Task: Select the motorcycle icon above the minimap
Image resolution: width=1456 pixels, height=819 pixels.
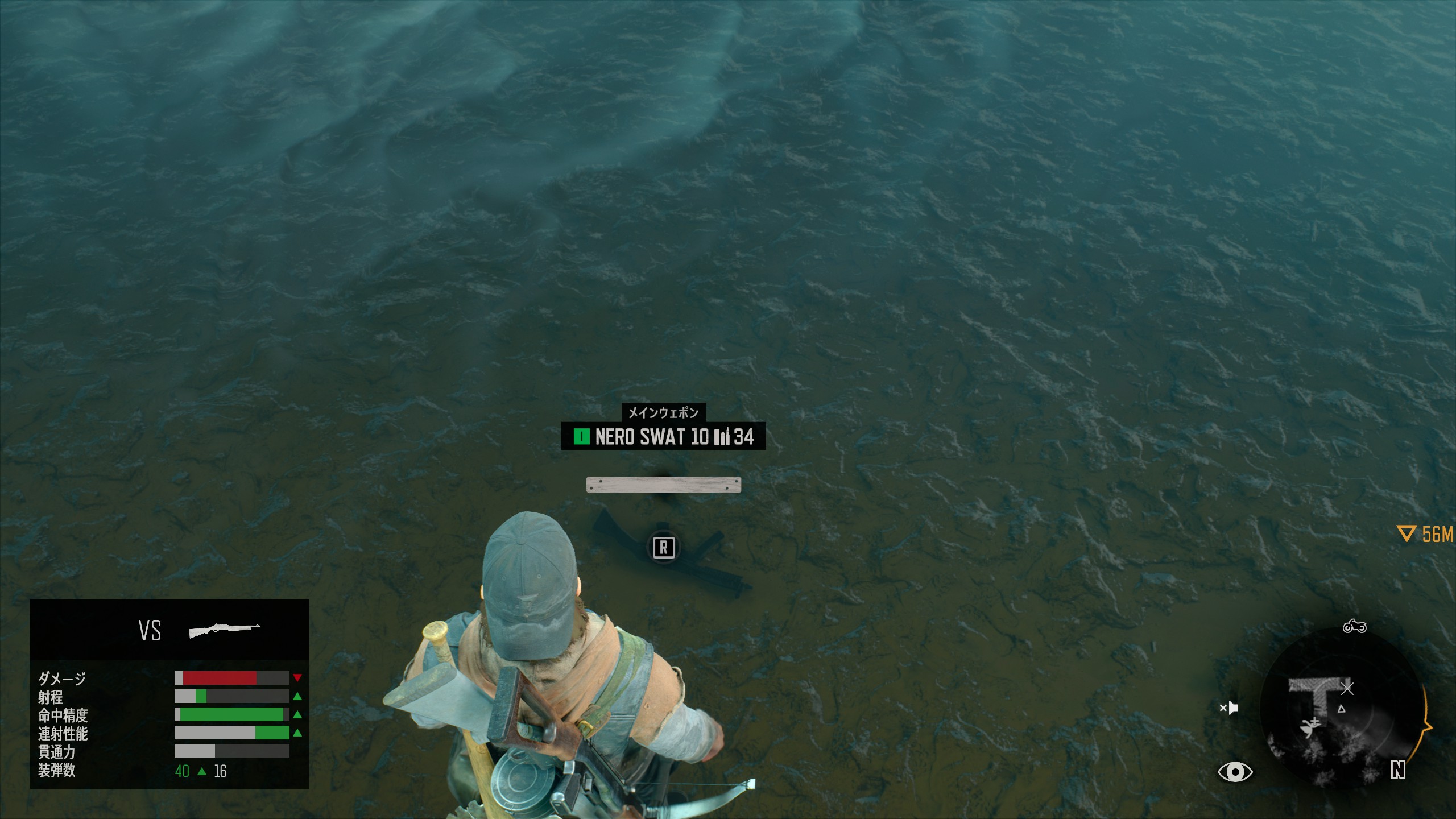Action: 1354,627
